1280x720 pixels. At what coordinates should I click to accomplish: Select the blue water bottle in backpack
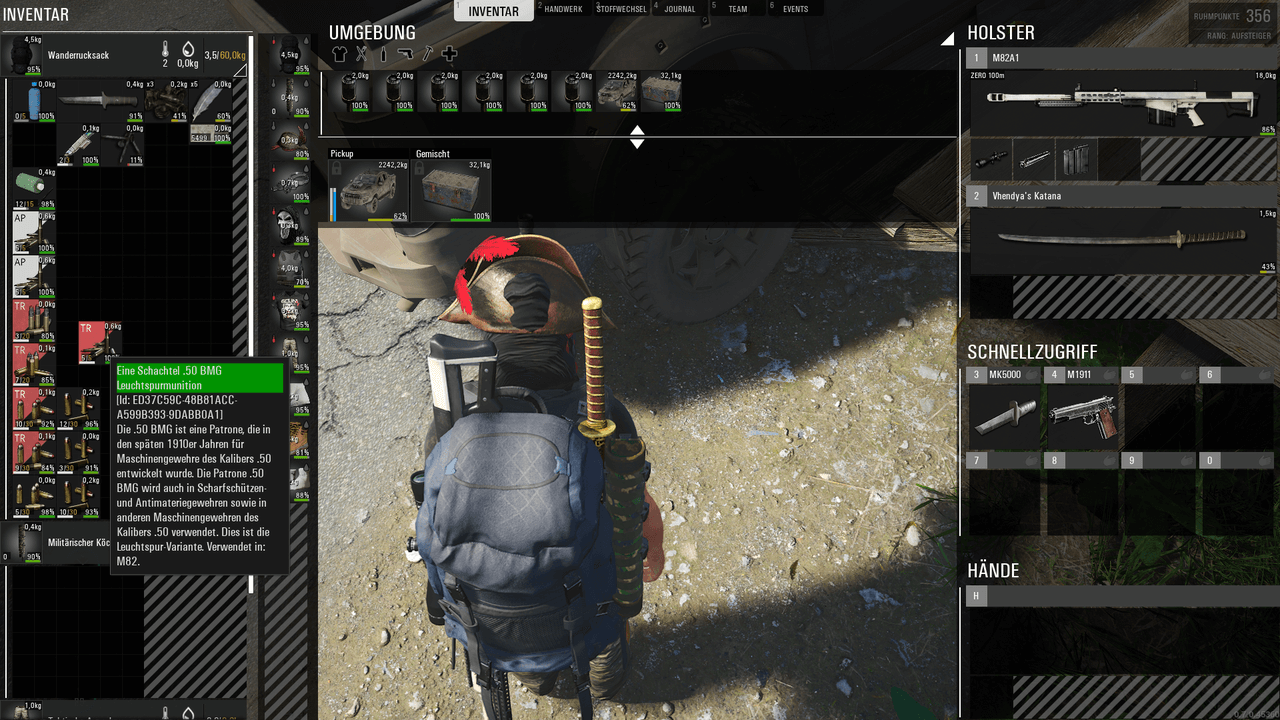click(34, 100)
